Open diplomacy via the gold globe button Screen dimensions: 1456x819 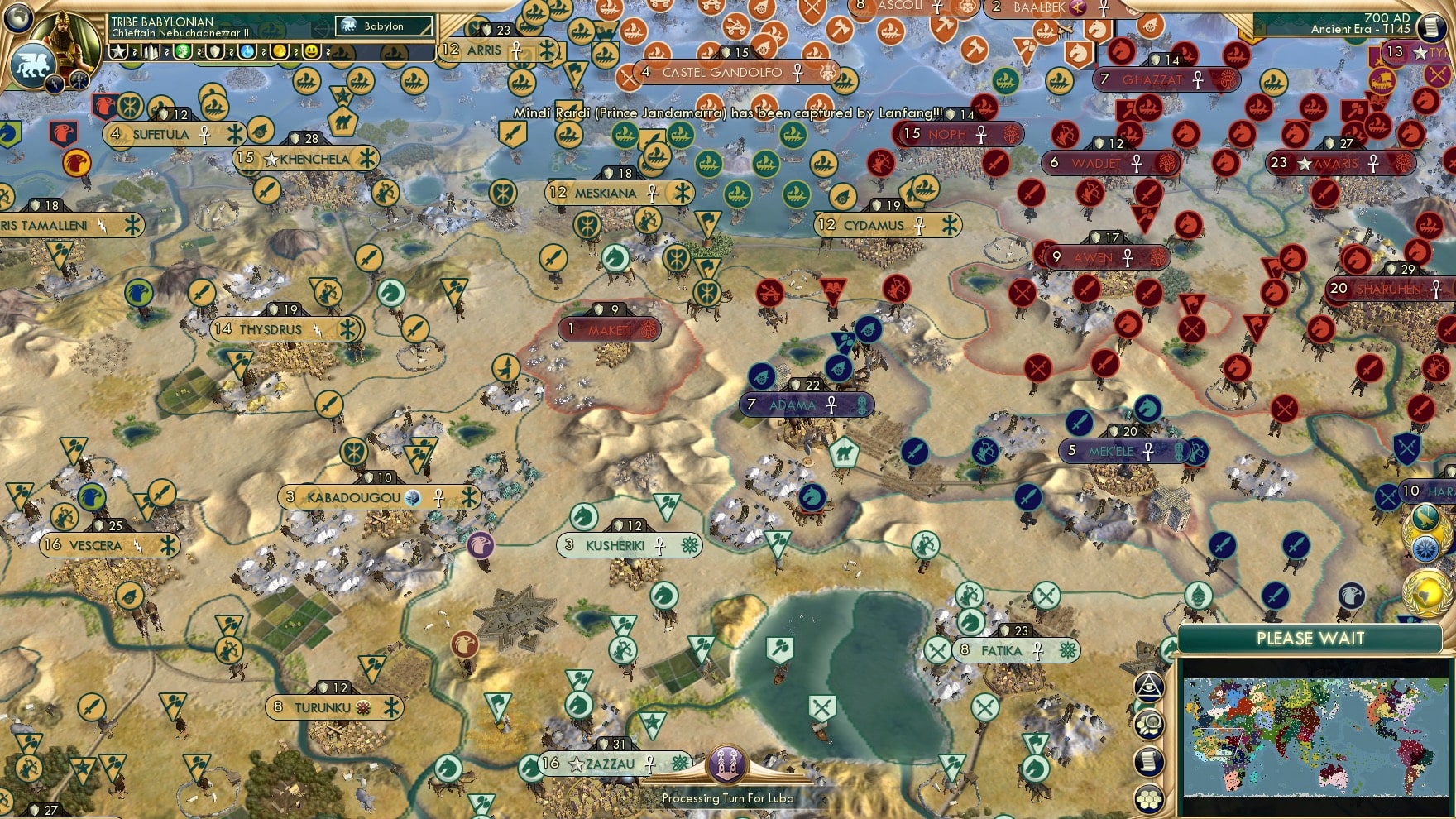1425,593
